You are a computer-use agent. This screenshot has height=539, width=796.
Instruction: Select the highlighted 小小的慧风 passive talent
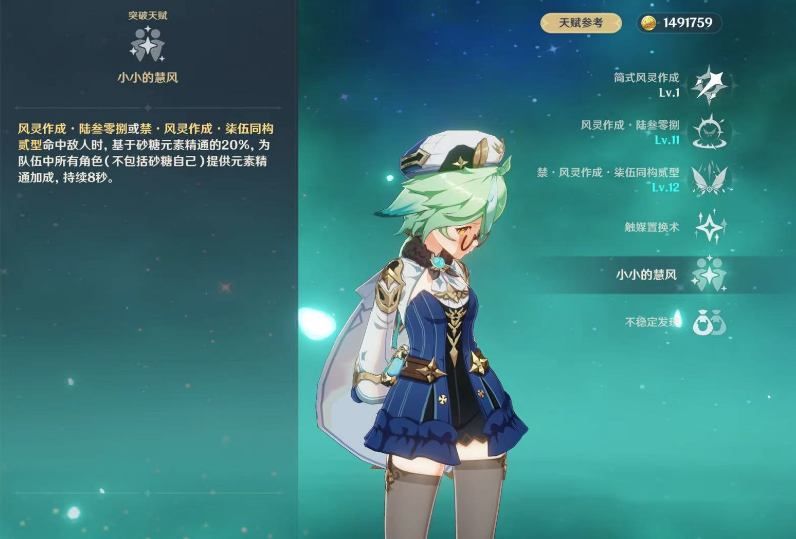[709, 273]
